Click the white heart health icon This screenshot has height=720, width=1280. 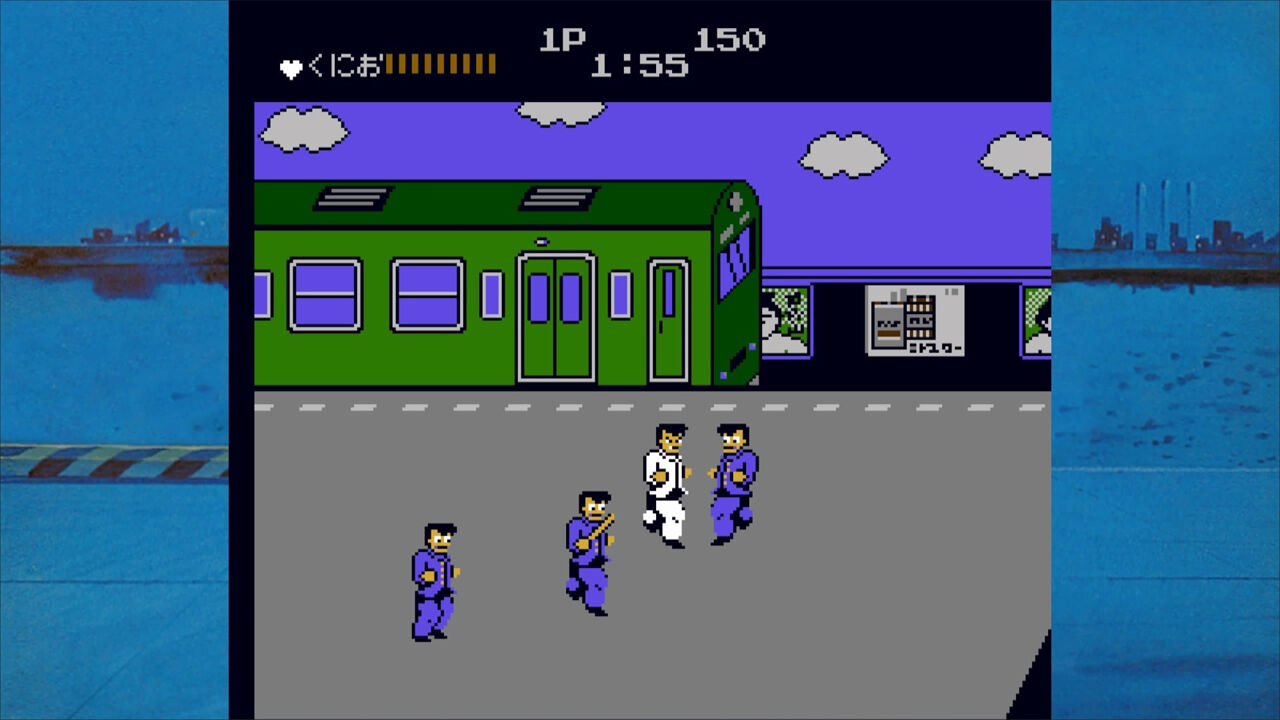tap(289, 63)
